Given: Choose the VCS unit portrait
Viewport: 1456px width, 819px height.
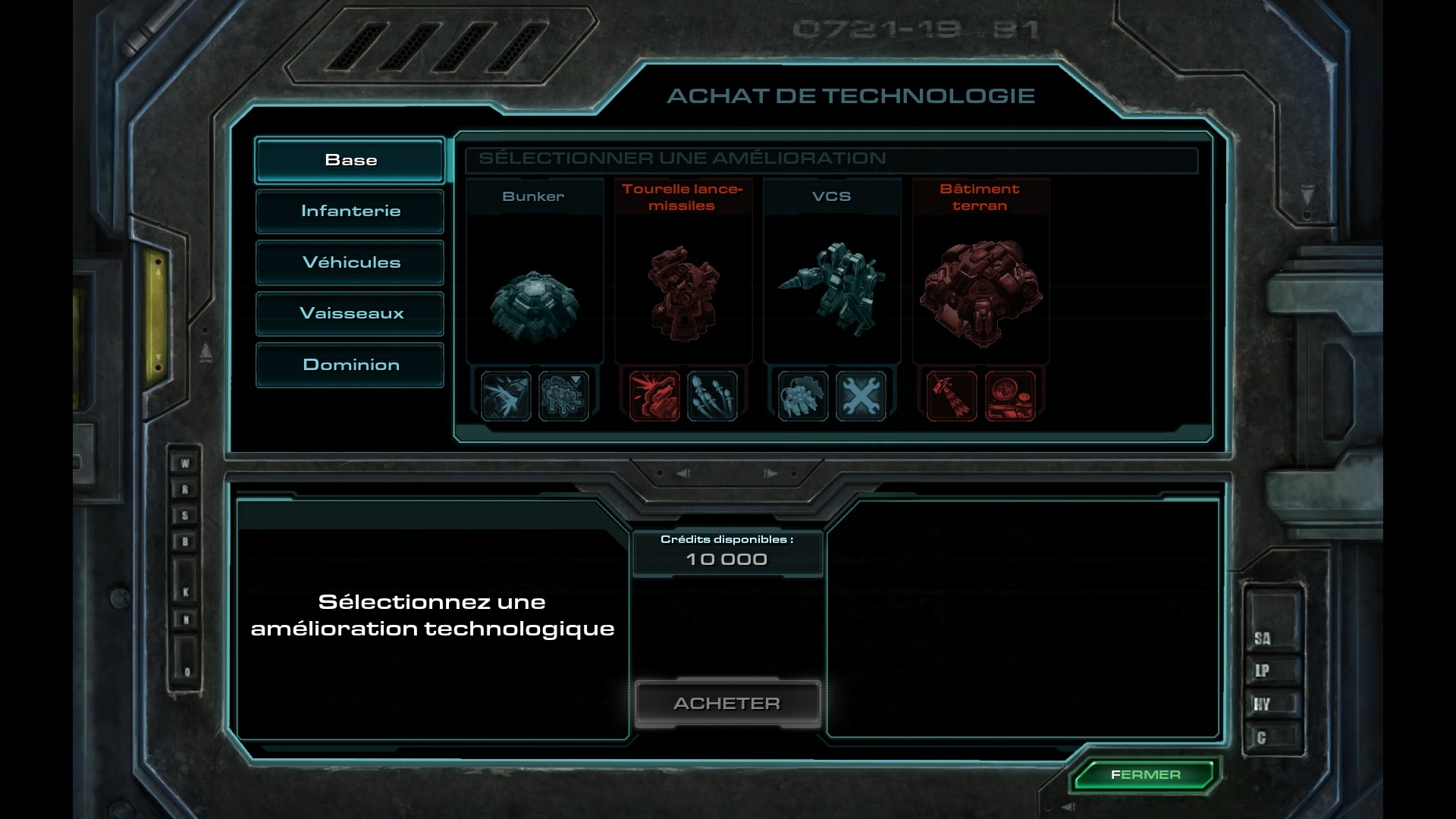Looking at the screenshot, I should click(832, 288).
